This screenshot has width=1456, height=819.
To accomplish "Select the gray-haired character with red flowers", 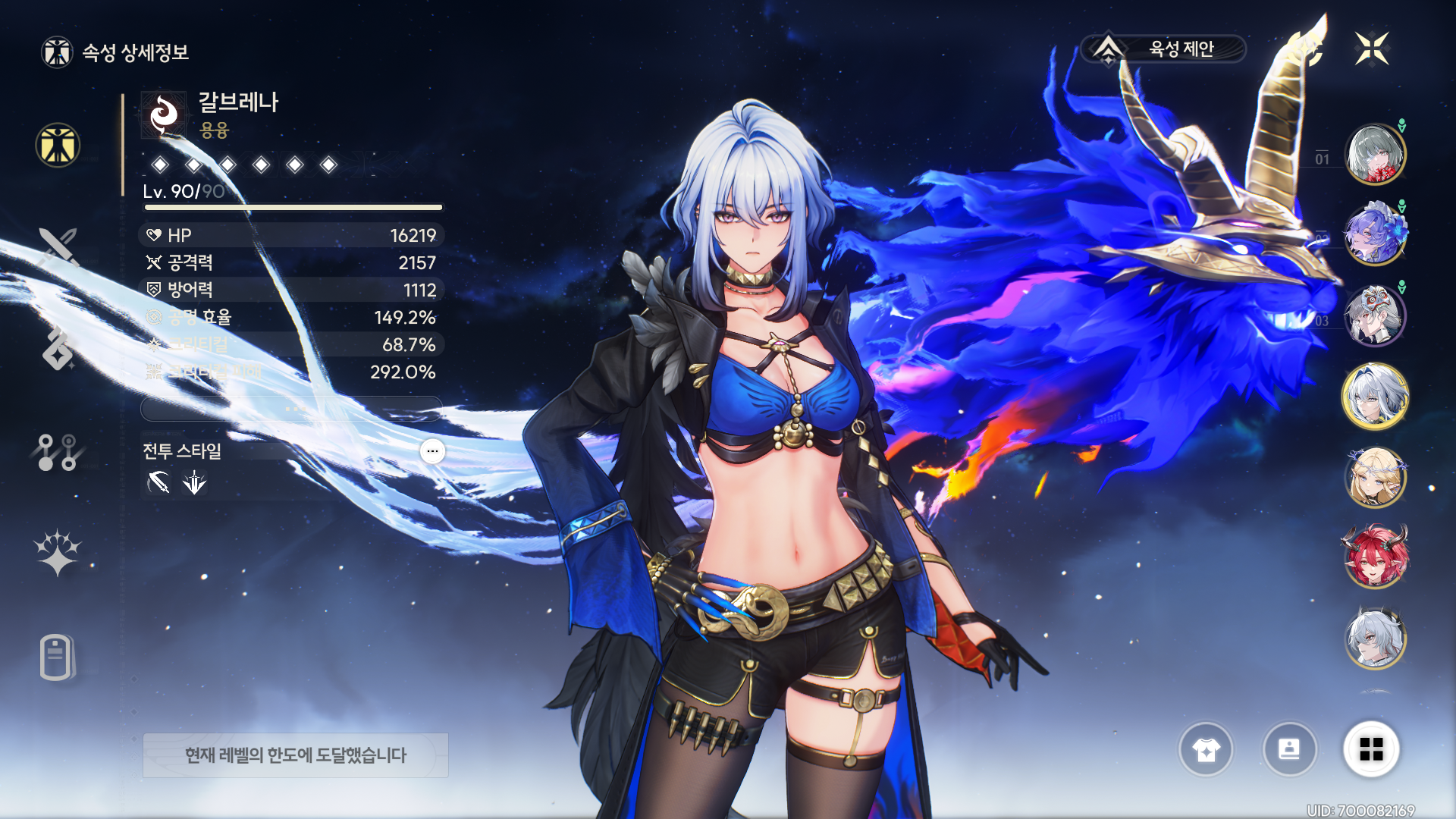I will click(1375, 155).
